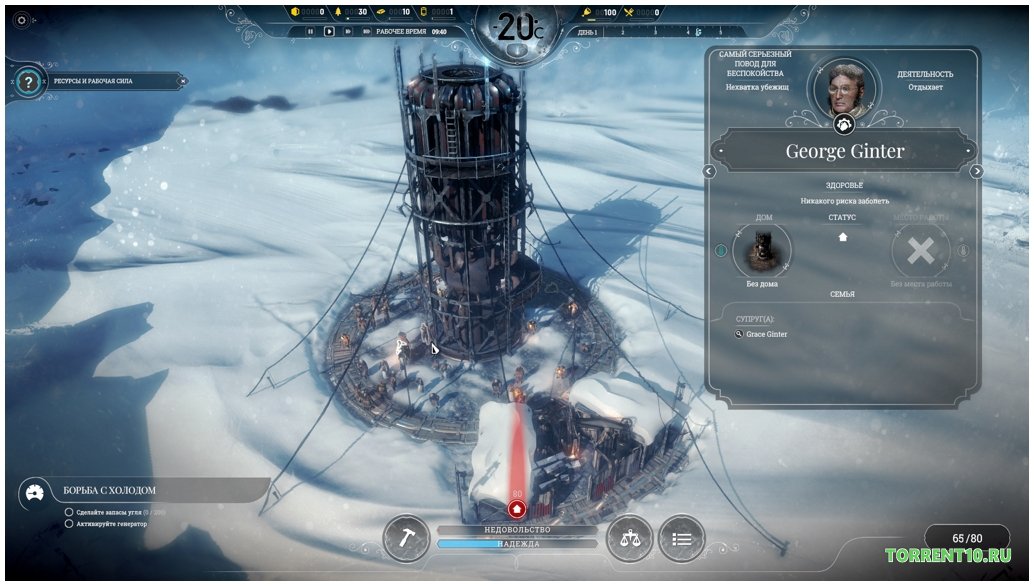Open the temperature gauge forecast
1034x586 pixels.
[x=517, y=27]
